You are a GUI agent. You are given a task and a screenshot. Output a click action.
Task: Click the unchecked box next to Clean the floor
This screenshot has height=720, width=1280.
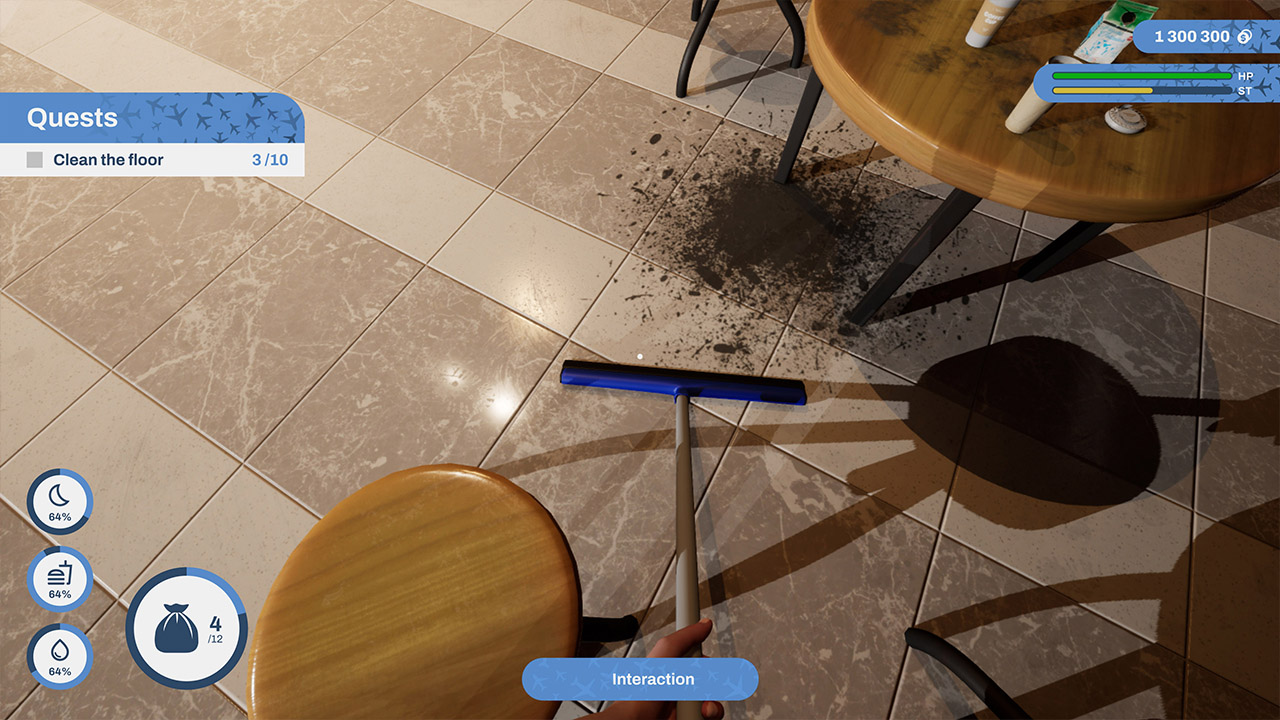click(33, 159)
